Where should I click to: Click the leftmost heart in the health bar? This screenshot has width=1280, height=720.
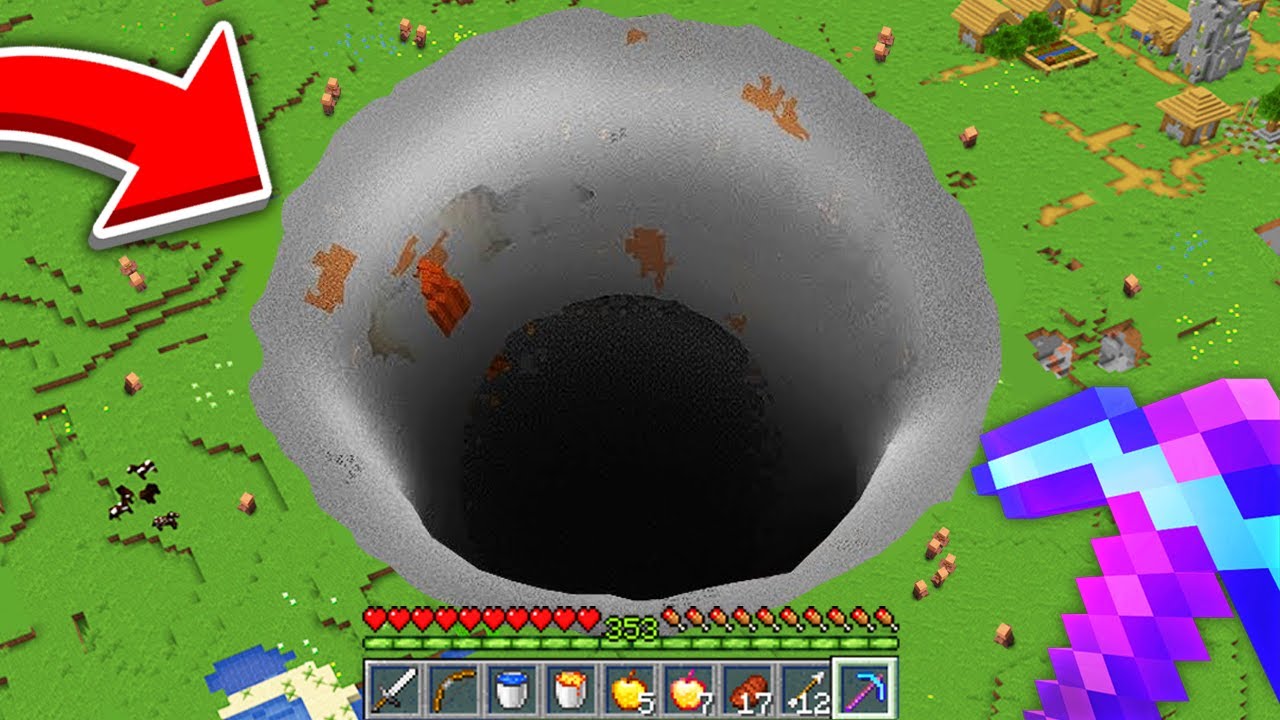tap(374, 620)
